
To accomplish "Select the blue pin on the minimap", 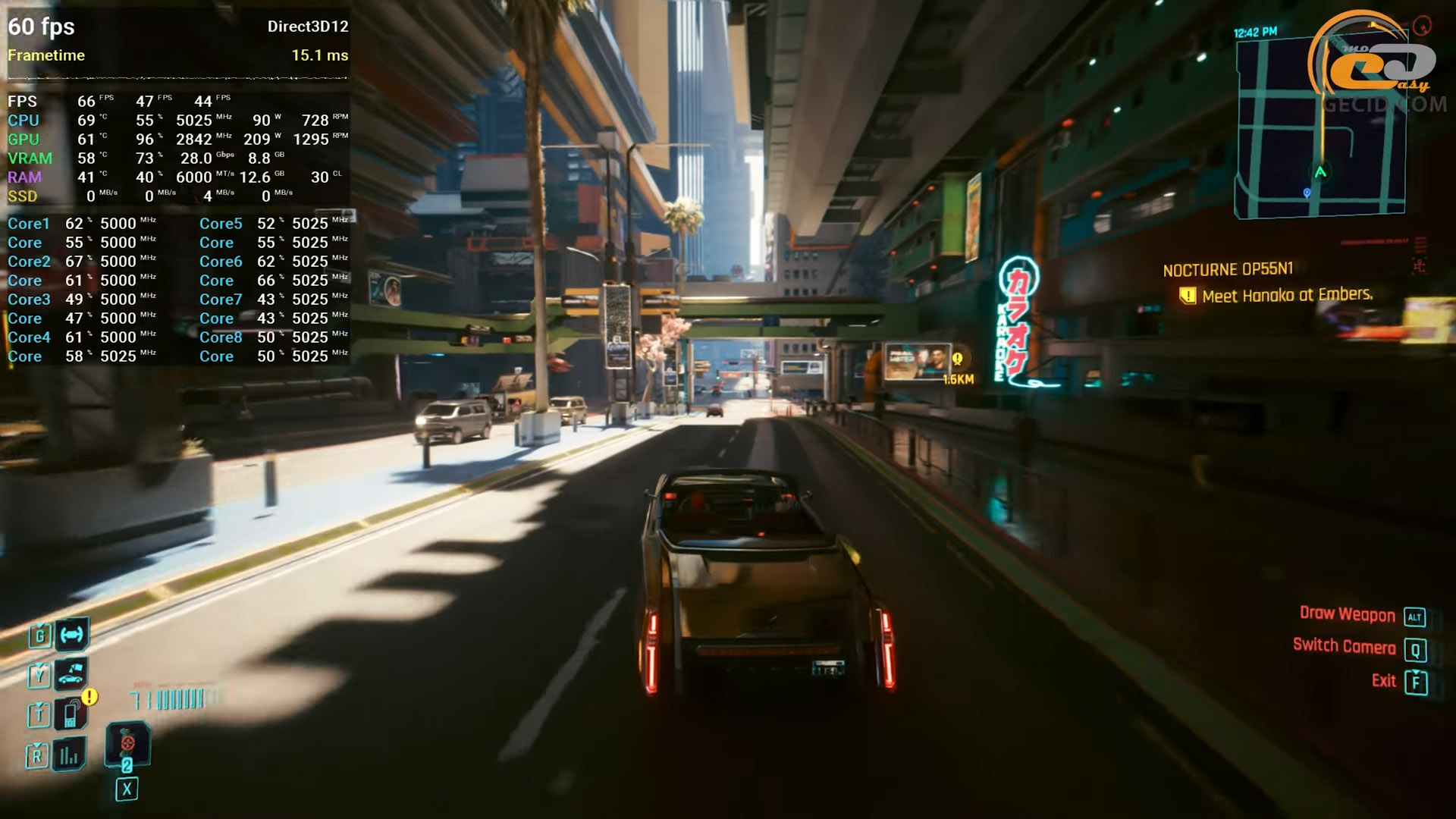I will (1307, 193).
